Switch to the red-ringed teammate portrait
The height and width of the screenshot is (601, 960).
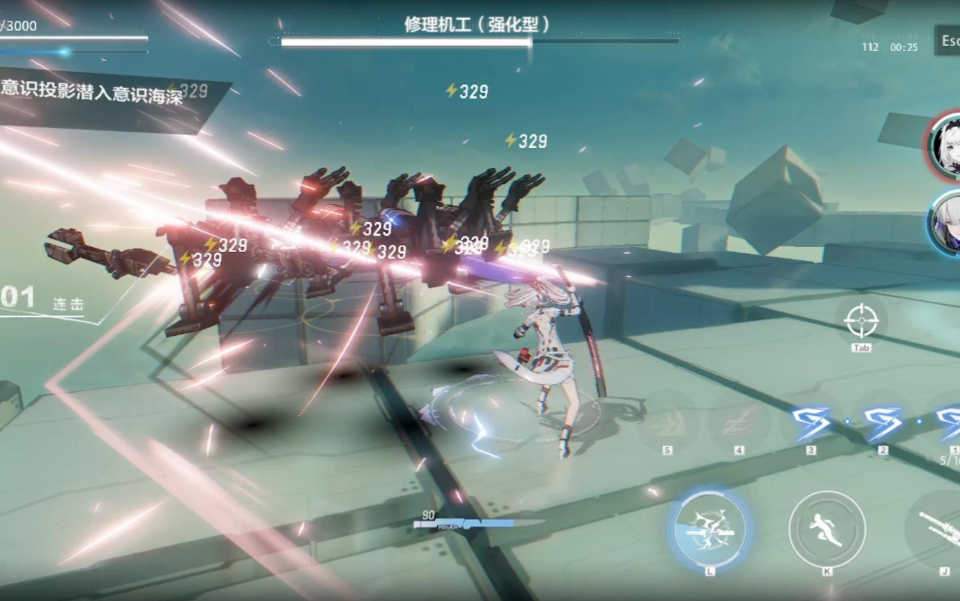[946, 147]
